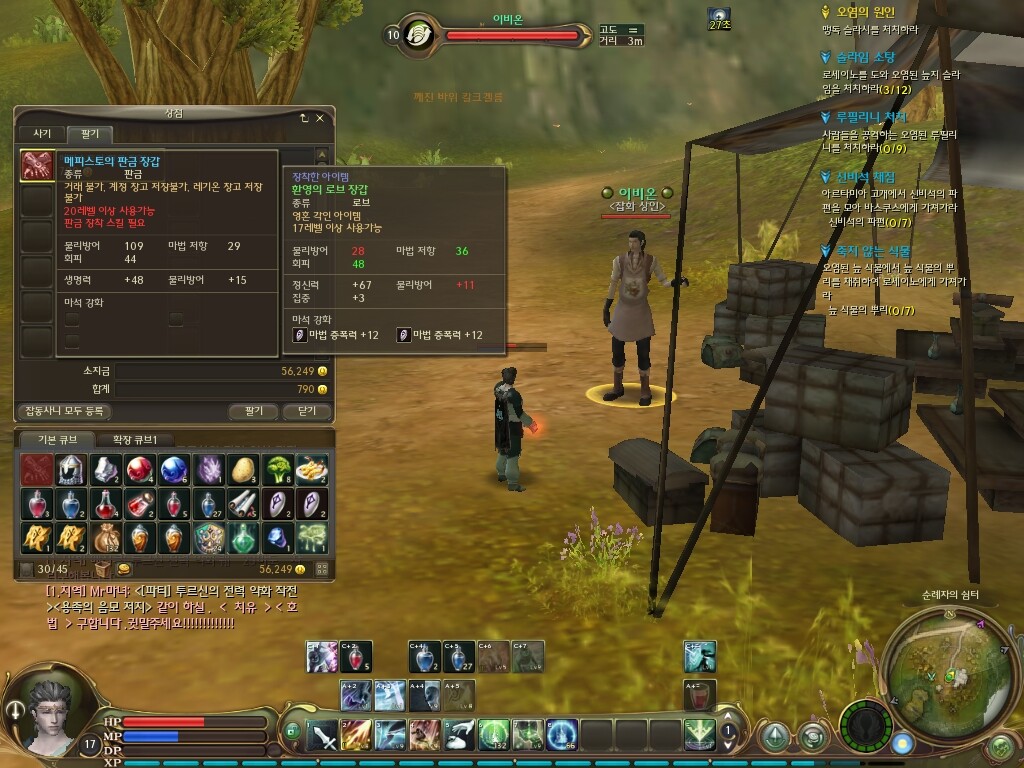Use the red potion on the C+2 quickslot

pos(354,656)
